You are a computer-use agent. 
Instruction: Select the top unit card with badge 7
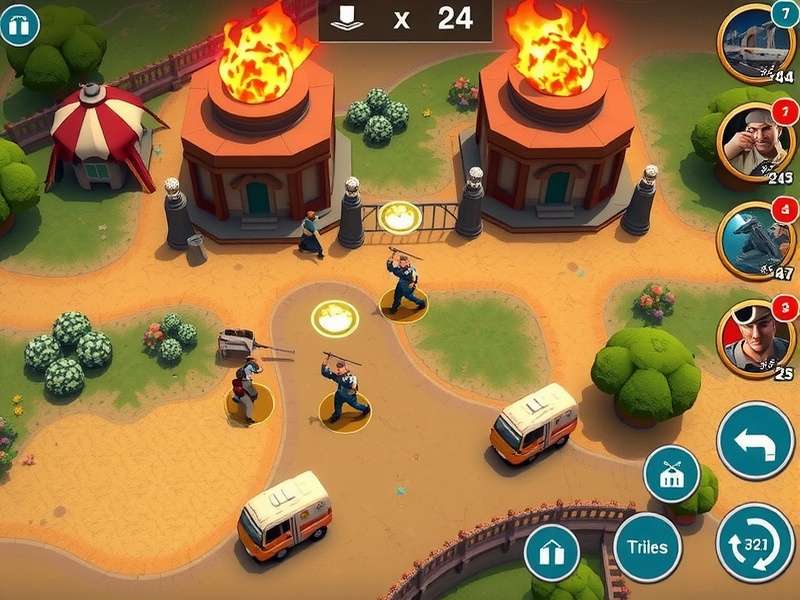[755, 42]
